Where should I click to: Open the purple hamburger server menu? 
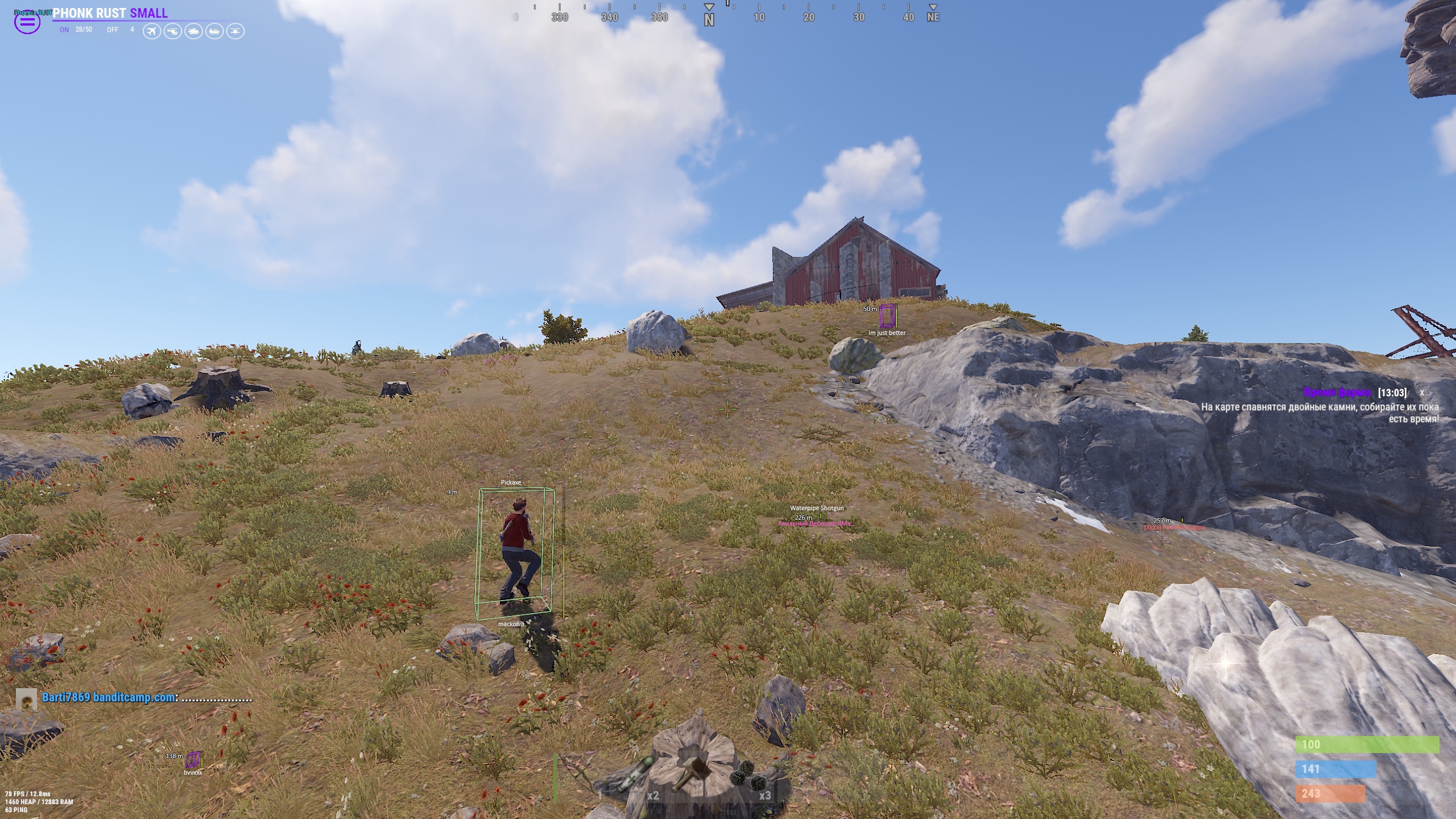click(27, 23)
